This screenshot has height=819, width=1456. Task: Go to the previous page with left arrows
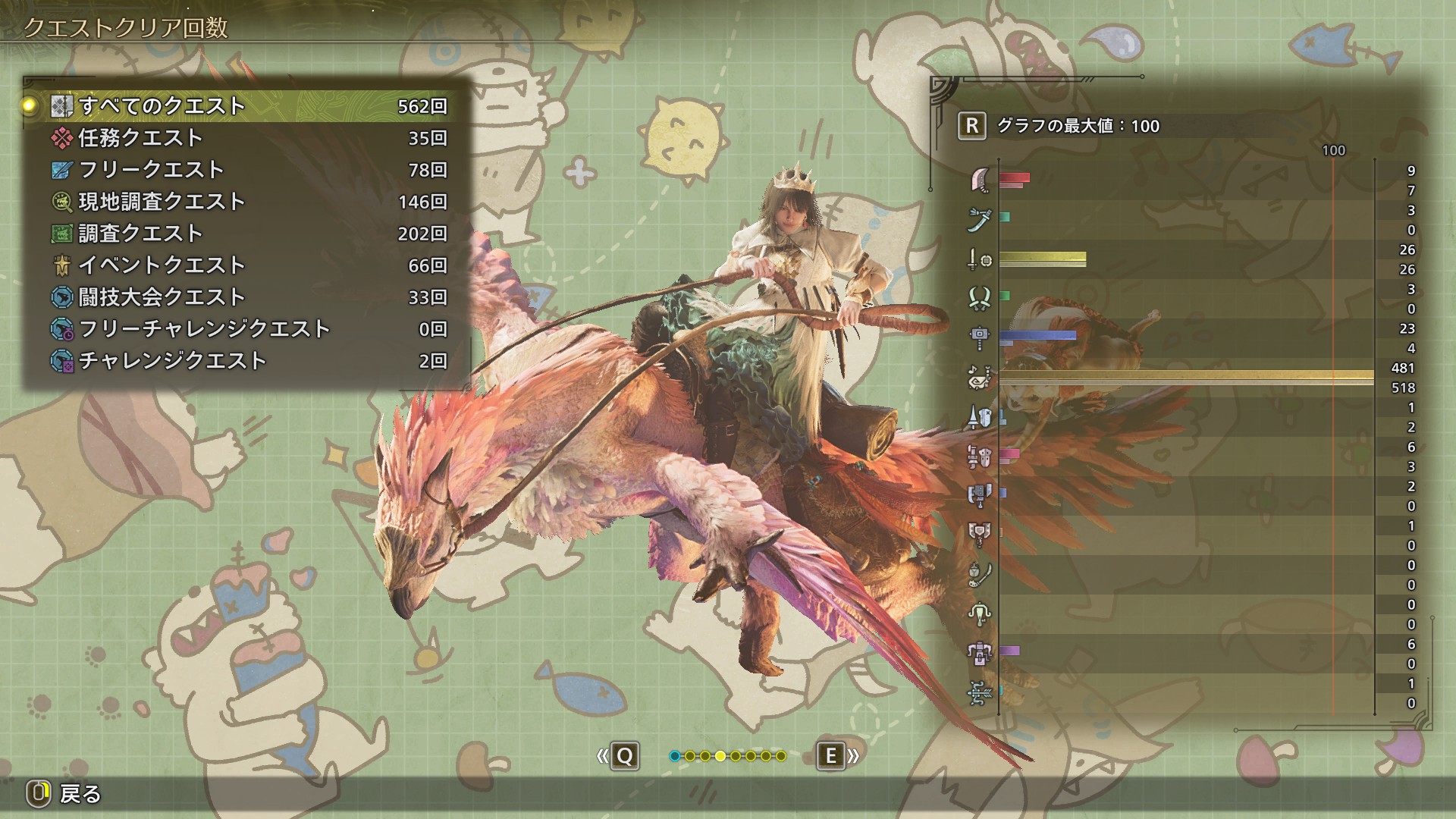point(618,756)
